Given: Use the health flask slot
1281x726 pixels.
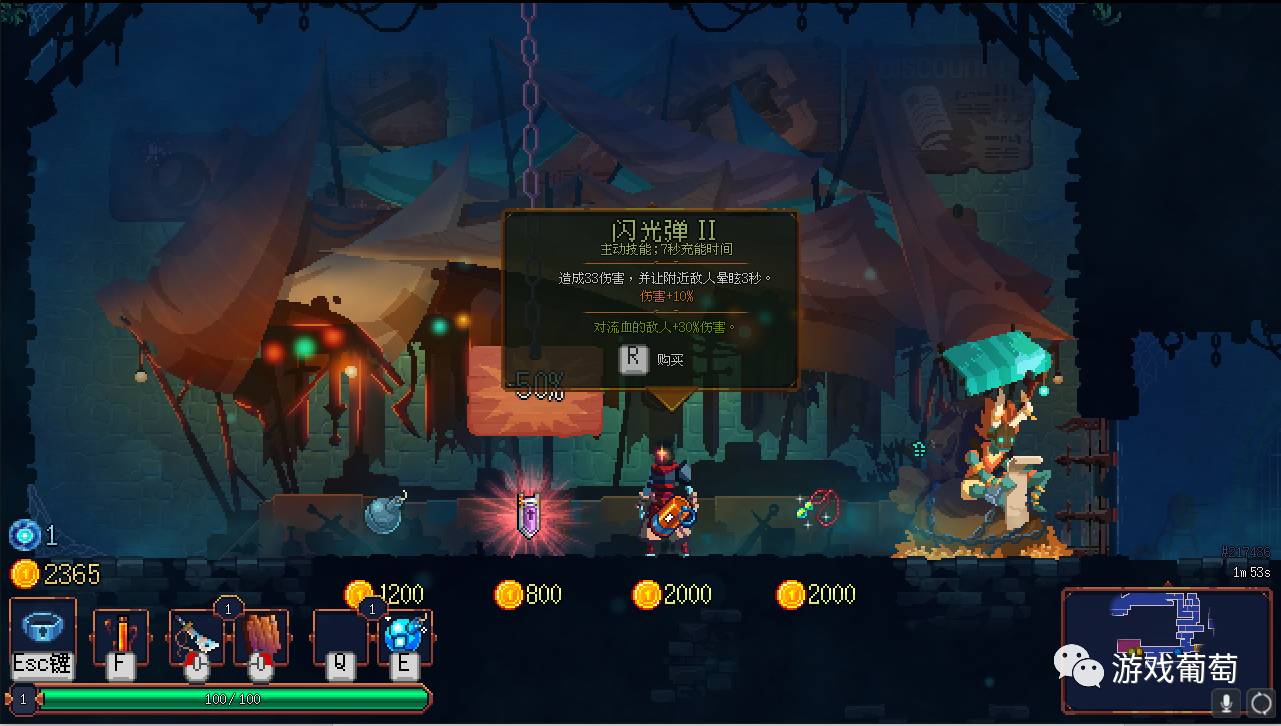Looking at the screenshot, I should pos(120,634).
